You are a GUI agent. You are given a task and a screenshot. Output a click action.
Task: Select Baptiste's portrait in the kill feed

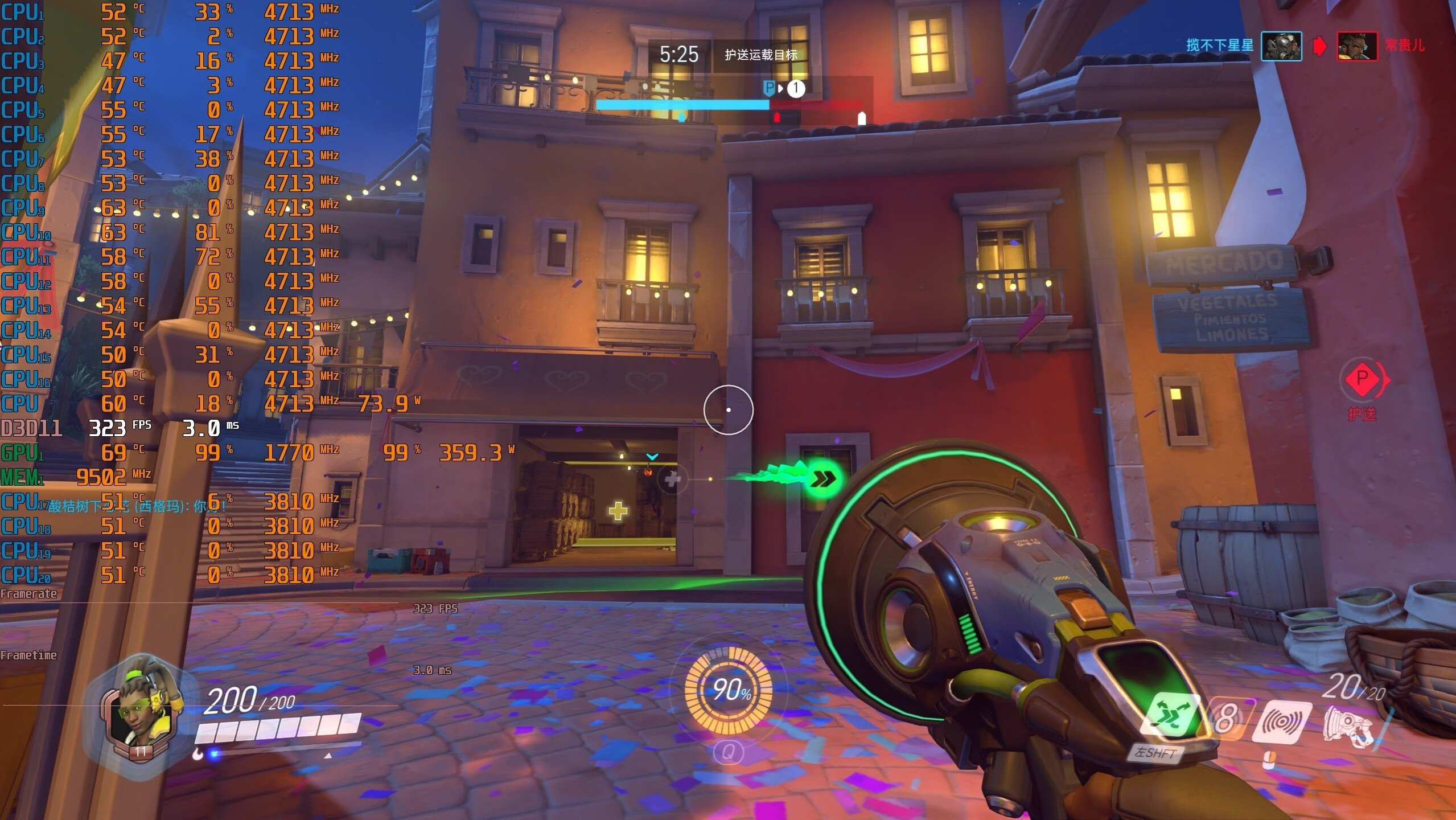[1358, 46]
